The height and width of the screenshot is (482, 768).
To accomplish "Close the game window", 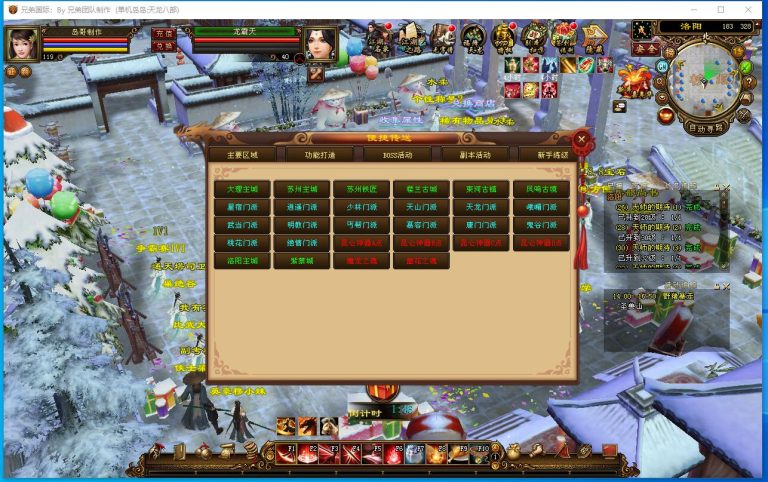I will [750, 9].
